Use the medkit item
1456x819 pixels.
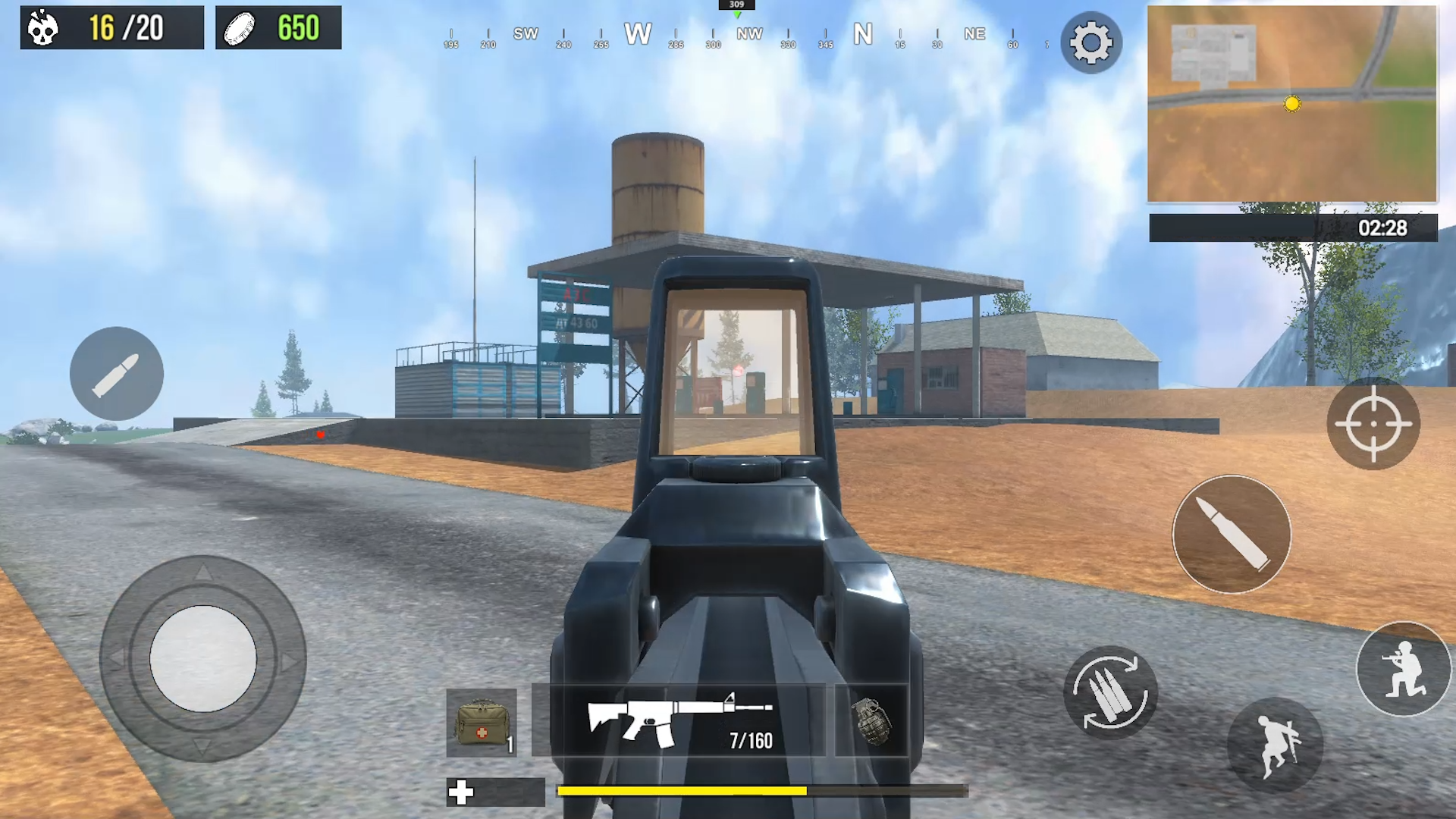tap(481, 722)
